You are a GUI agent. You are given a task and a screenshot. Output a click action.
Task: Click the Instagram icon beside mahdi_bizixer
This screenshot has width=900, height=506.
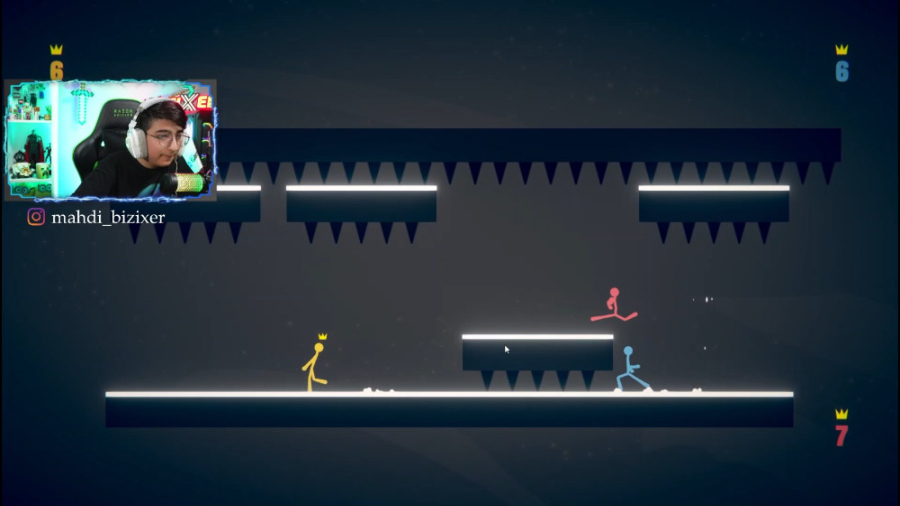tap(36, 216)
